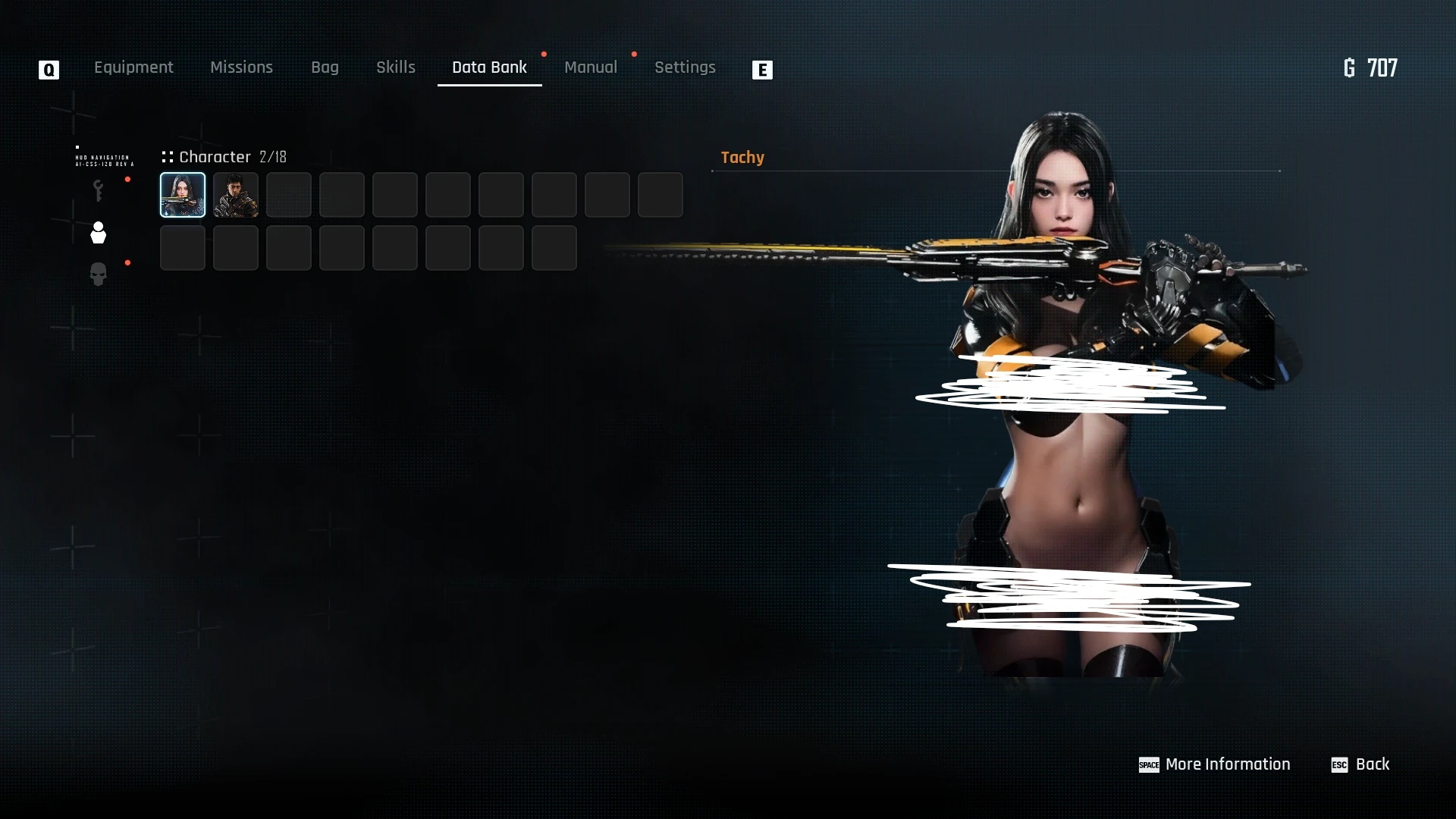
Task: Select Tachy's character portrait thumbnail
Action: (181, 195)
